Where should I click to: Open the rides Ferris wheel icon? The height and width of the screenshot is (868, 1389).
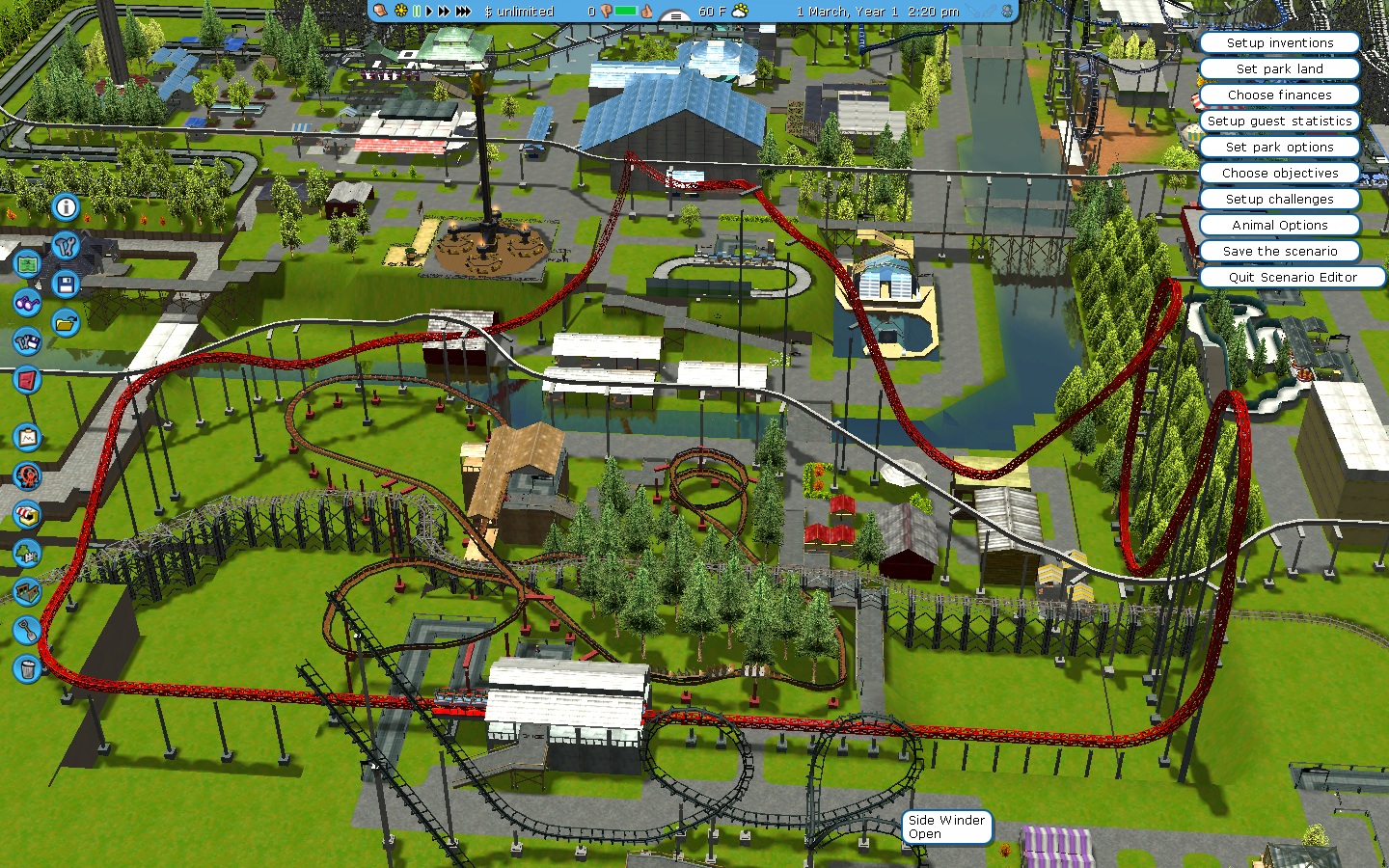[27, 475]
